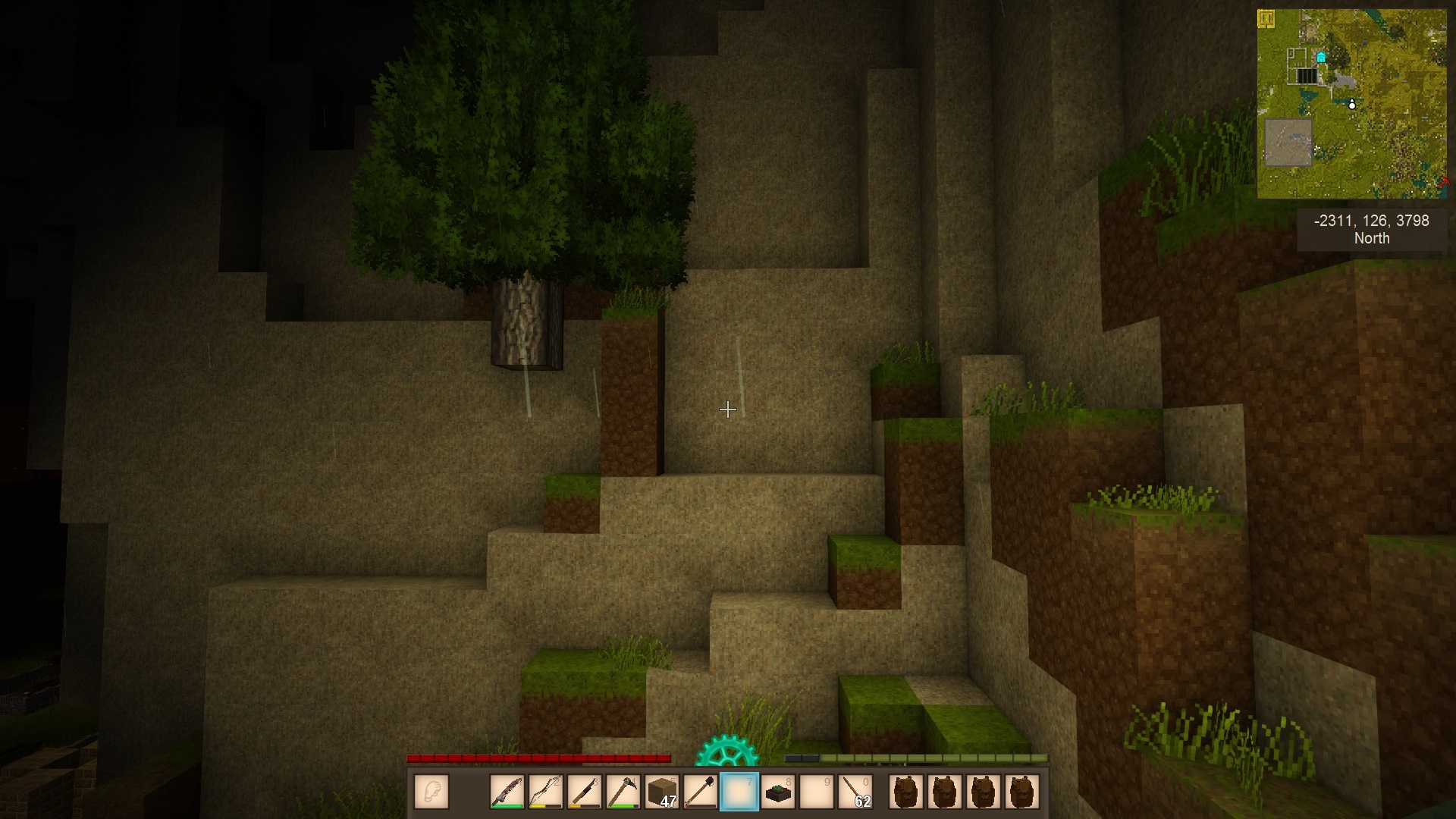Select the soil block stack of 47
Image resolution: width=1456 pixels, height=819 pixels.
[x=662, y=792]
